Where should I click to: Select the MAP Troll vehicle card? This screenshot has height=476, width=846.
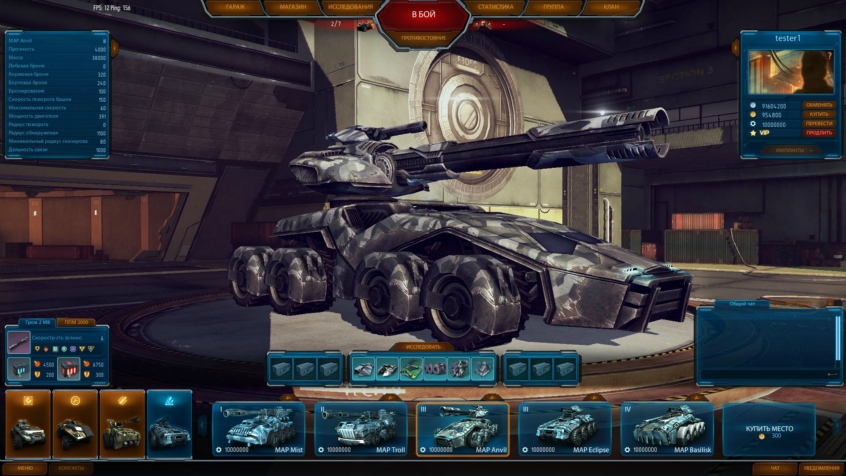tap(360, 428)
